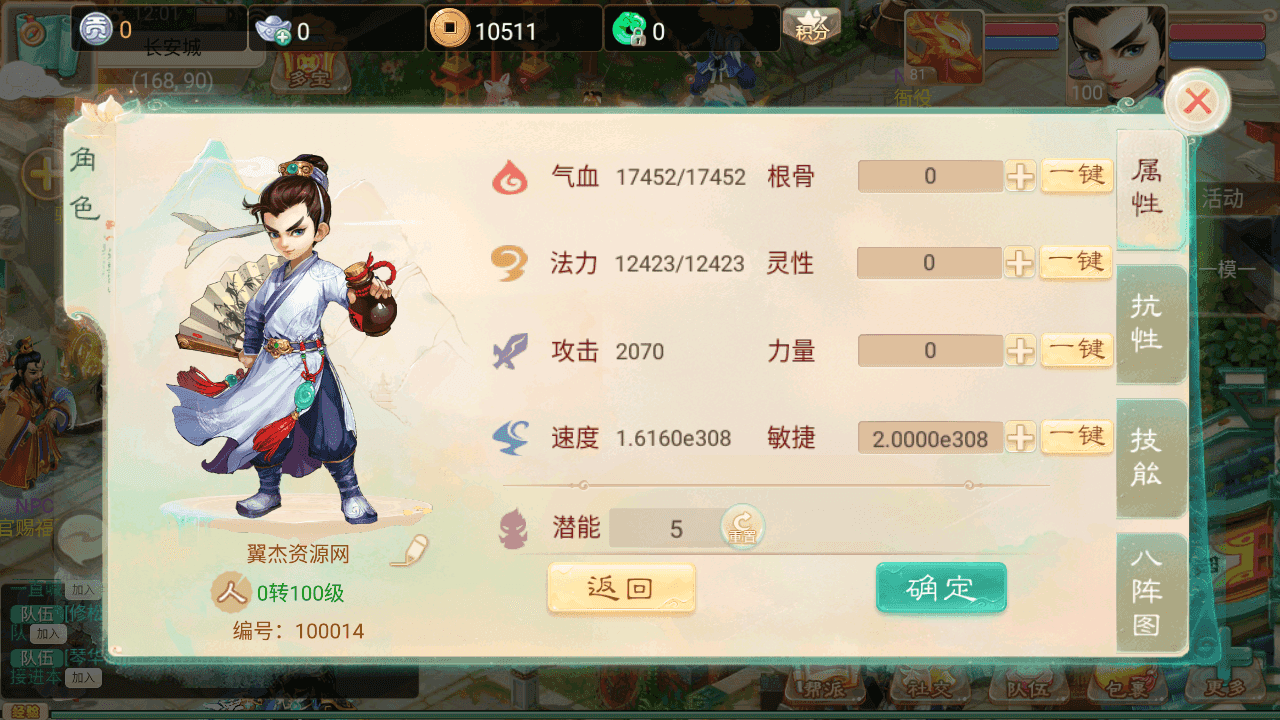Use 一键 allocation for 根骨
This screenshot has width=1280, height=720.
tap(1077, 176)
